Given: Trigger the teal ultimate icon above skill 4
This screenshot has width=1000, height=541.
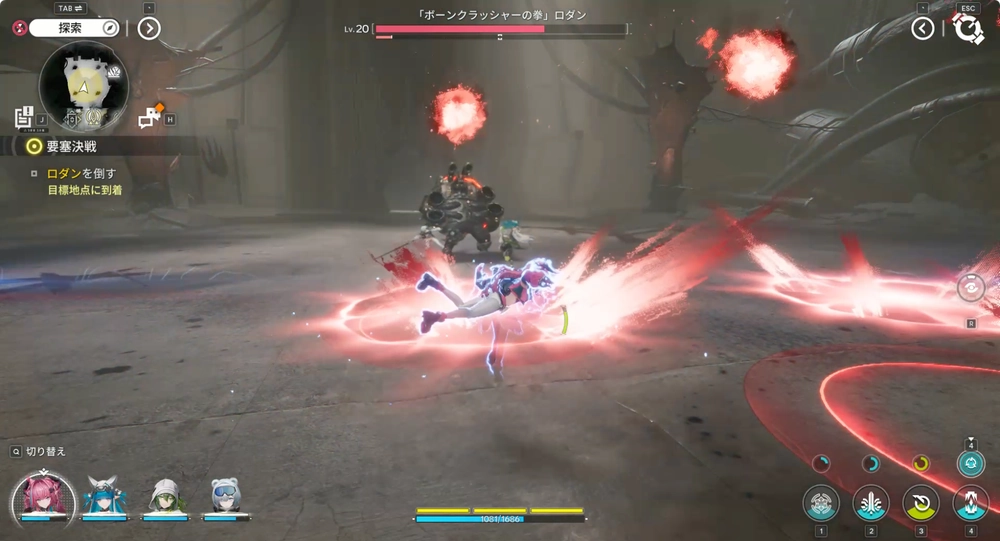Looking at the screenshot, I should [x=970, y=462].
